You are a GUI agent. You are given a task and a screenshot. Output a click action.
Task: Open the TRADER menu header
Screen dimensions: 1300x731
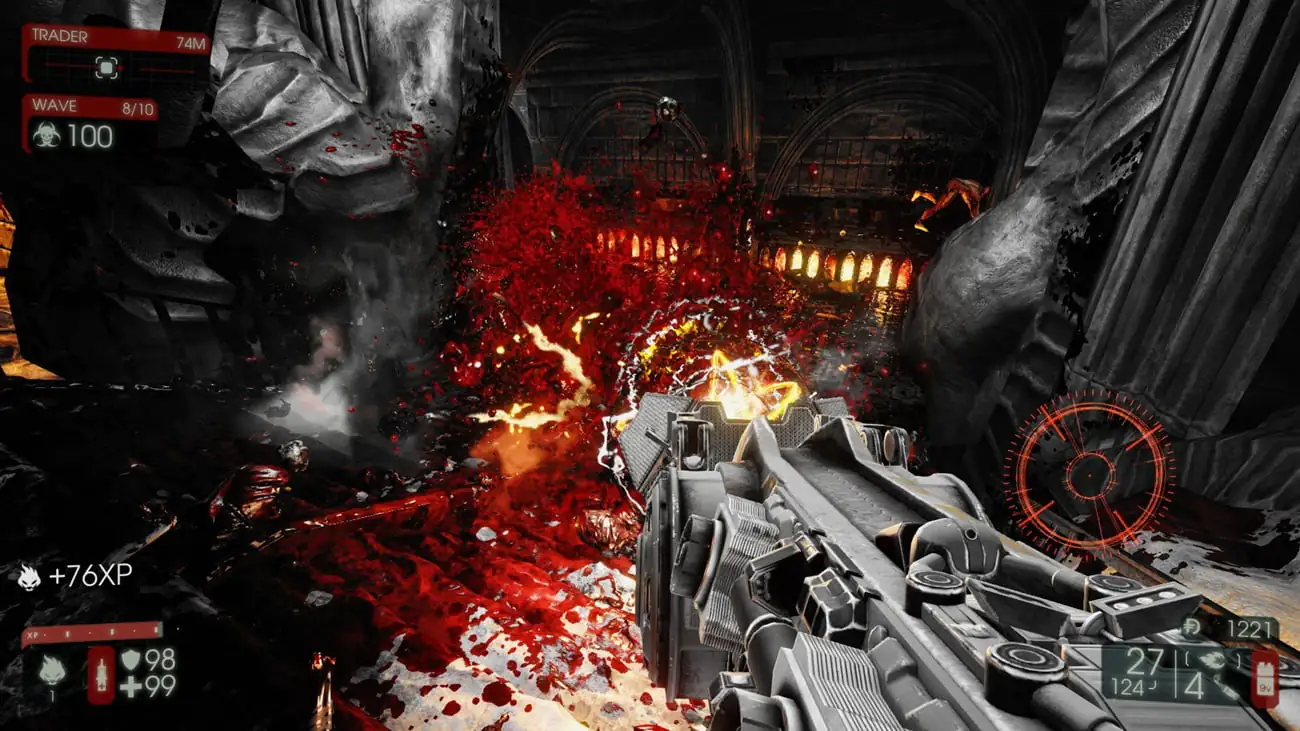click(61, 35)
